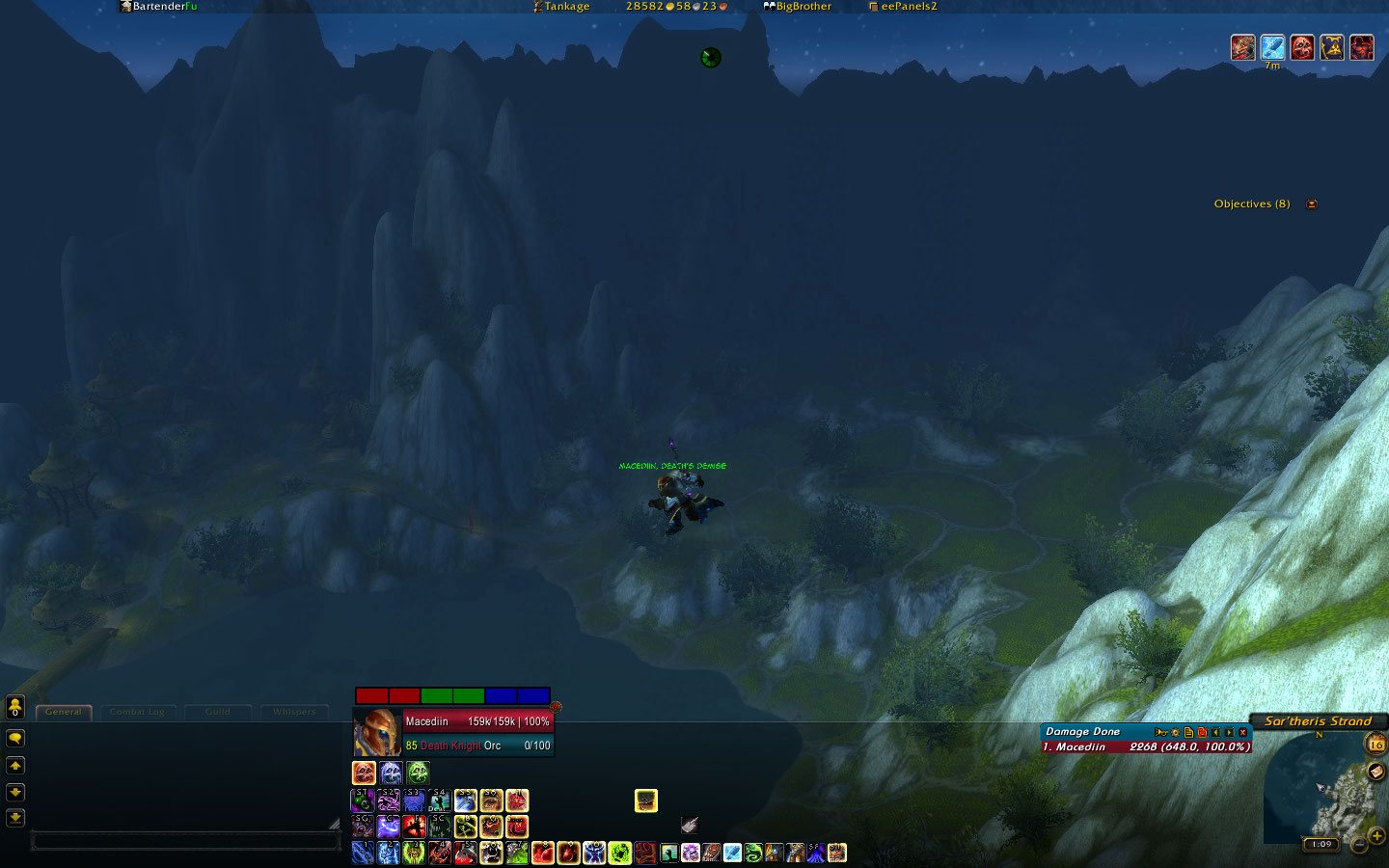Zoom out the minimap
This screenshot has height=868, width=1389.
tap(1359, 845)
